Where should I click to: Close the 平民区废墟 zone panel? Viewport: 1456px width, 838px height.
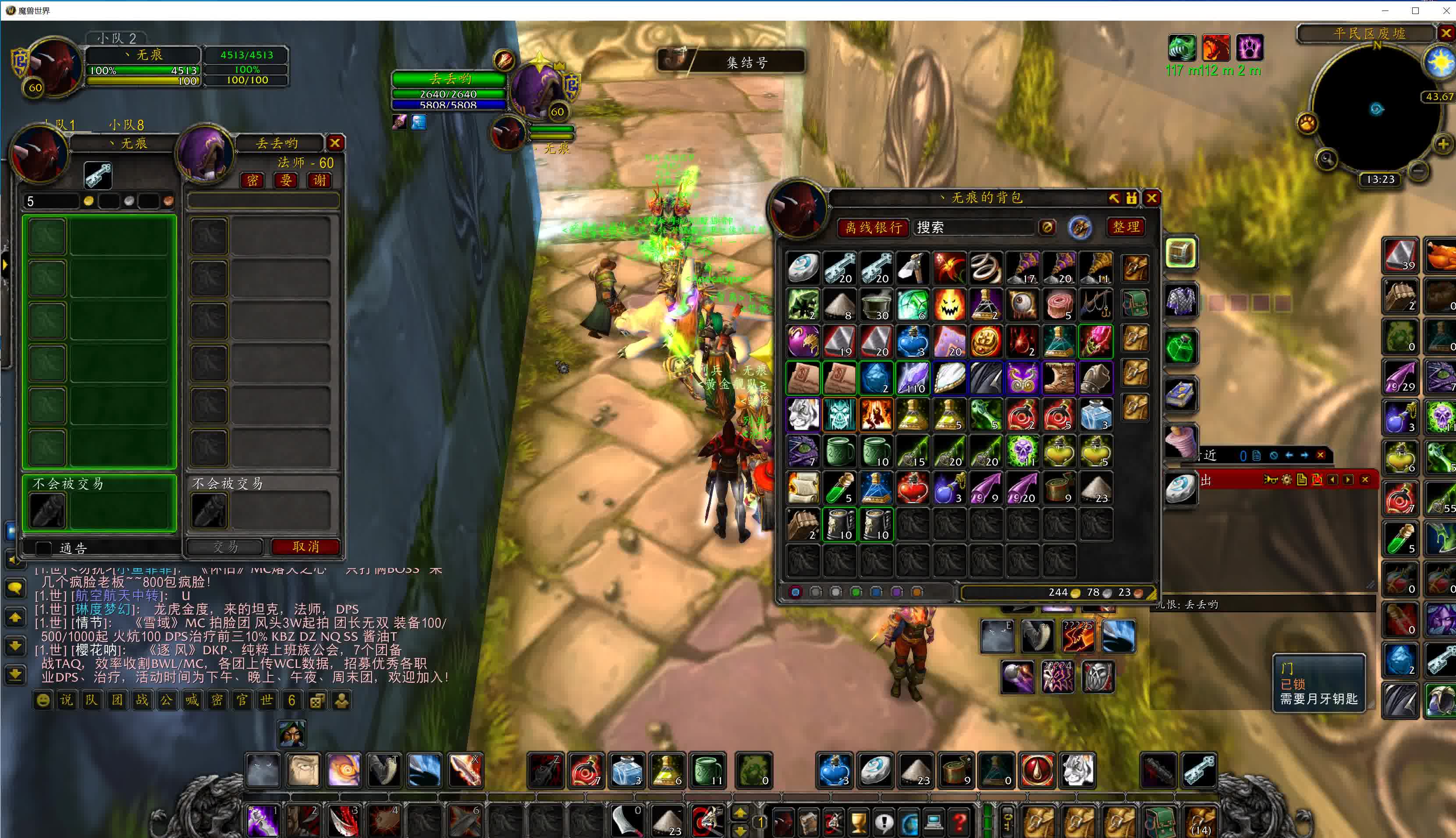[x=1445, y=33]
